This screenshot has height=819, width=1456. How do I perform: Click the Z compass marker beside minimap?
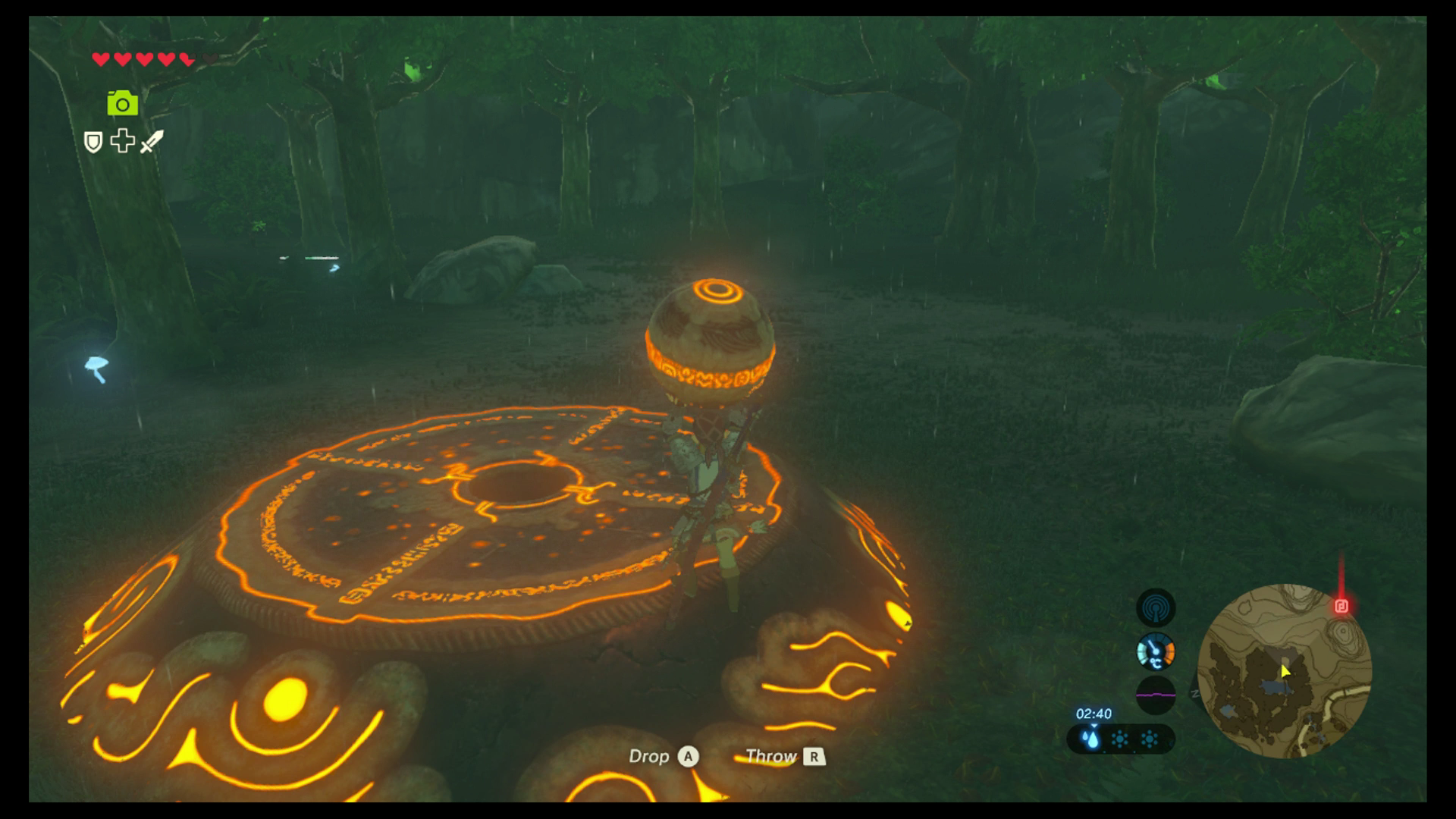[1195, 693]
